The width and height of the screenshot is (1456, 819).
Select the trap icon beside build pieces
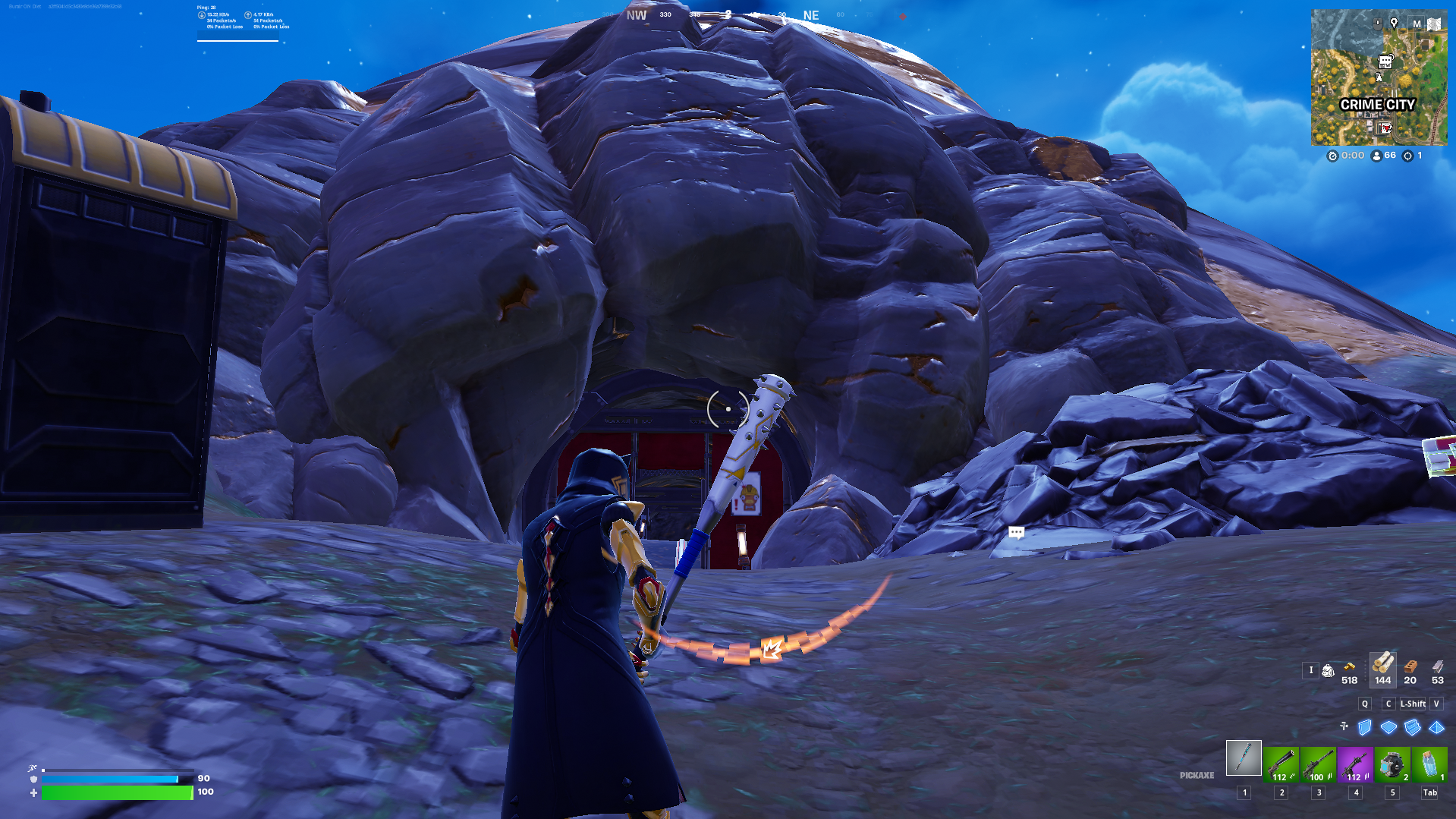pyautogui.click(x=1344, y=726)
